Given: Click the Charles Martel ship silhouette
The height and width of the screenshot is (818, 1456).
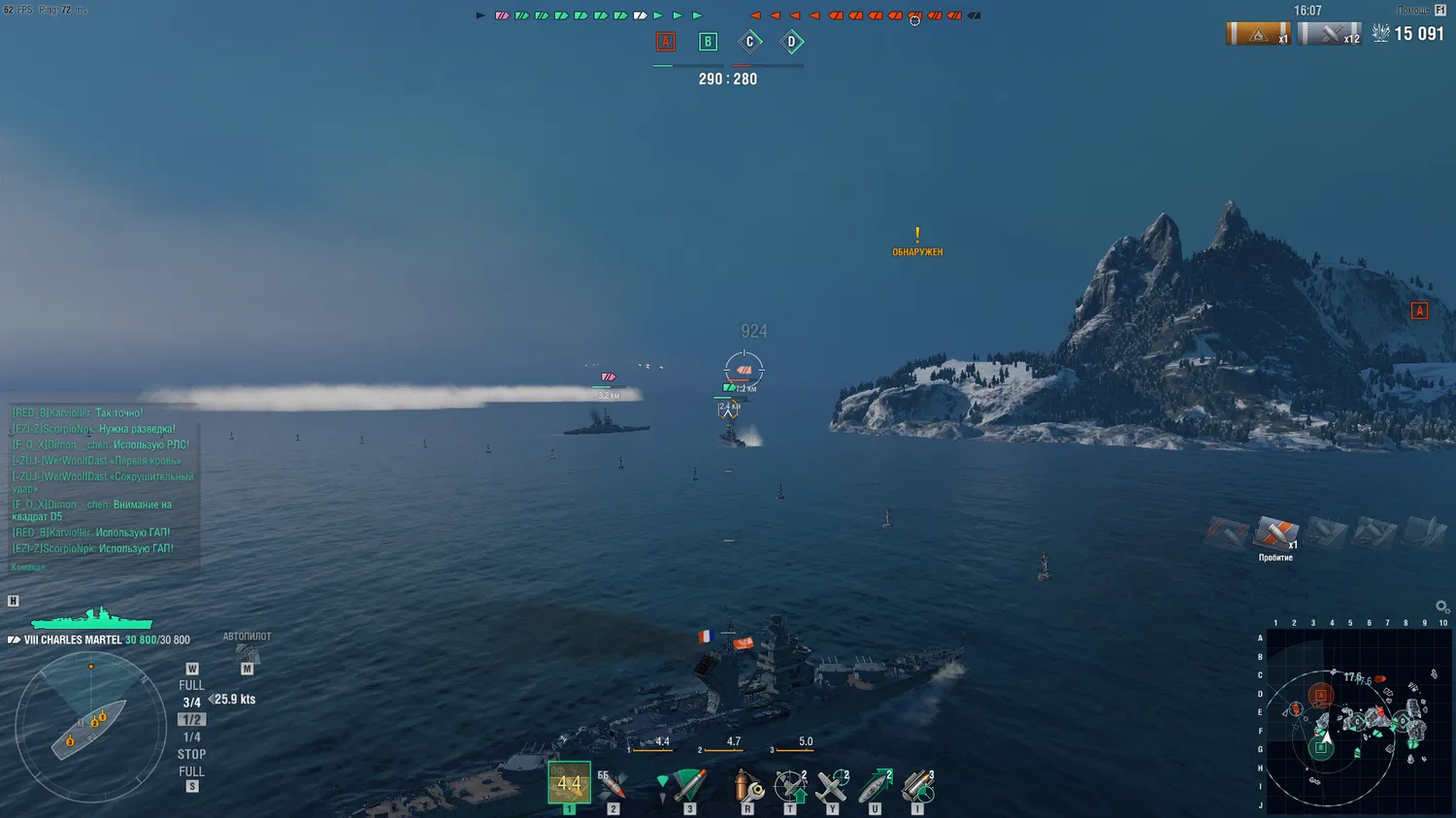Looking at the screenshot, I should pos(92,619).
